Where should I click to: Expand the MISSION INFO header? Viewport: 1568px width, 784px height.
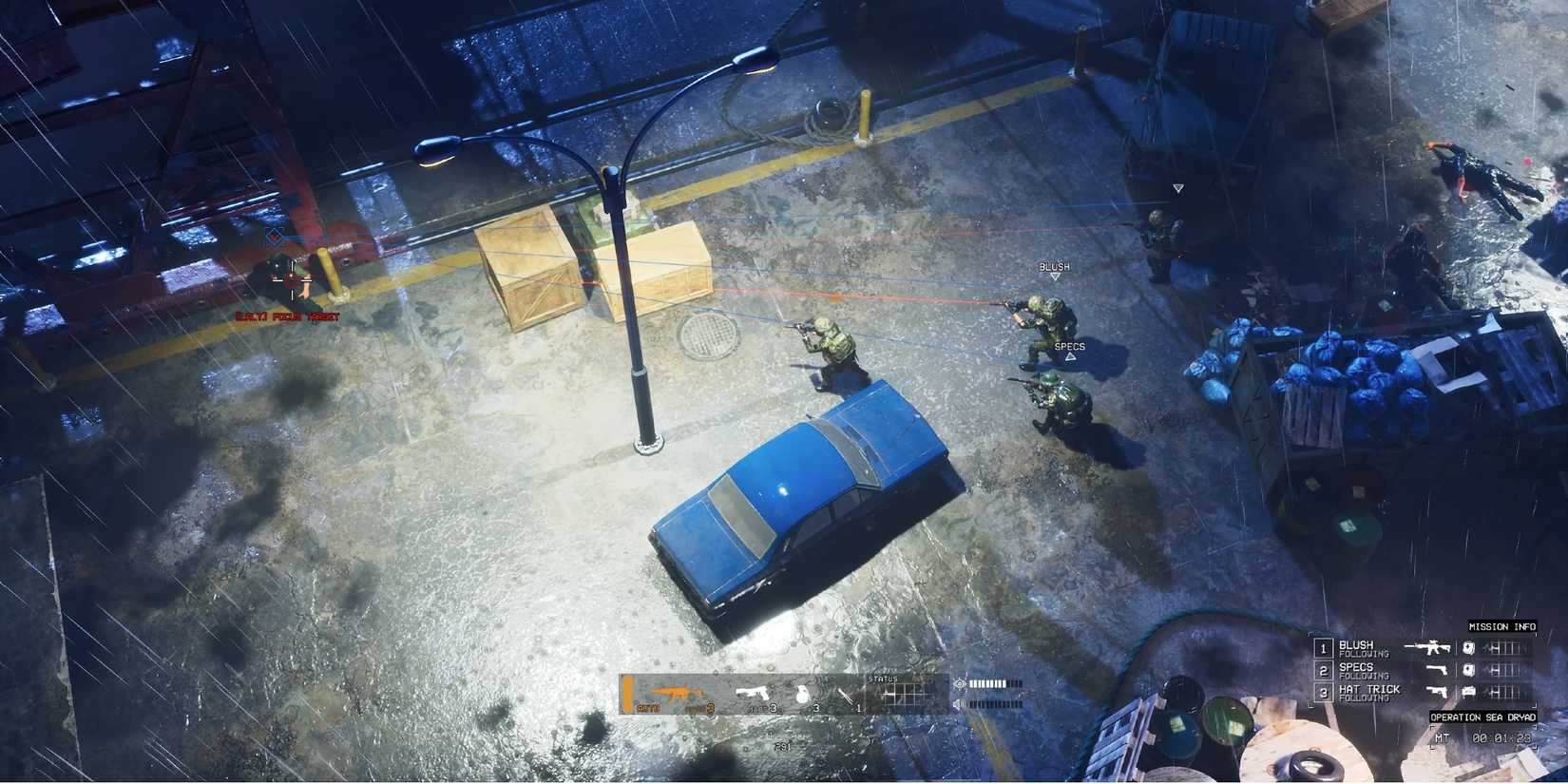[1501, 625]
